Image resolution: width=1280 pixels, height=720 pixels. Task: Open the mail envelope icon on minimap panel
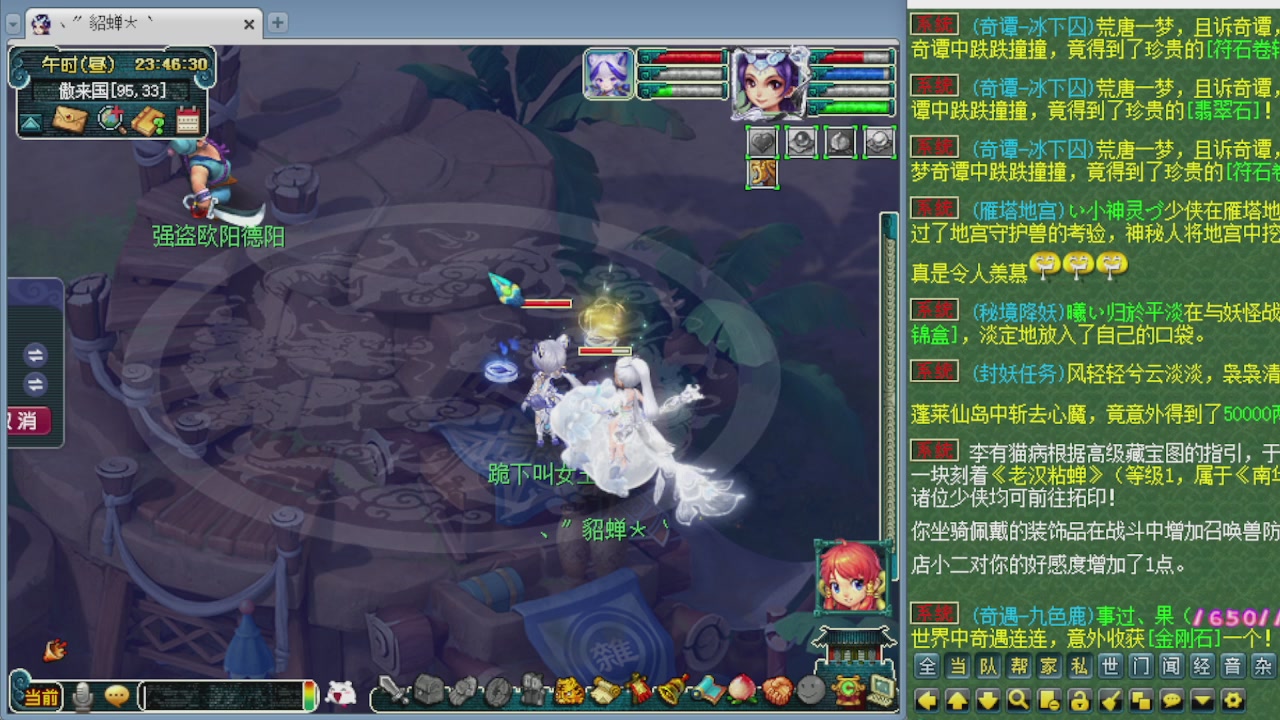coord(69,120)
